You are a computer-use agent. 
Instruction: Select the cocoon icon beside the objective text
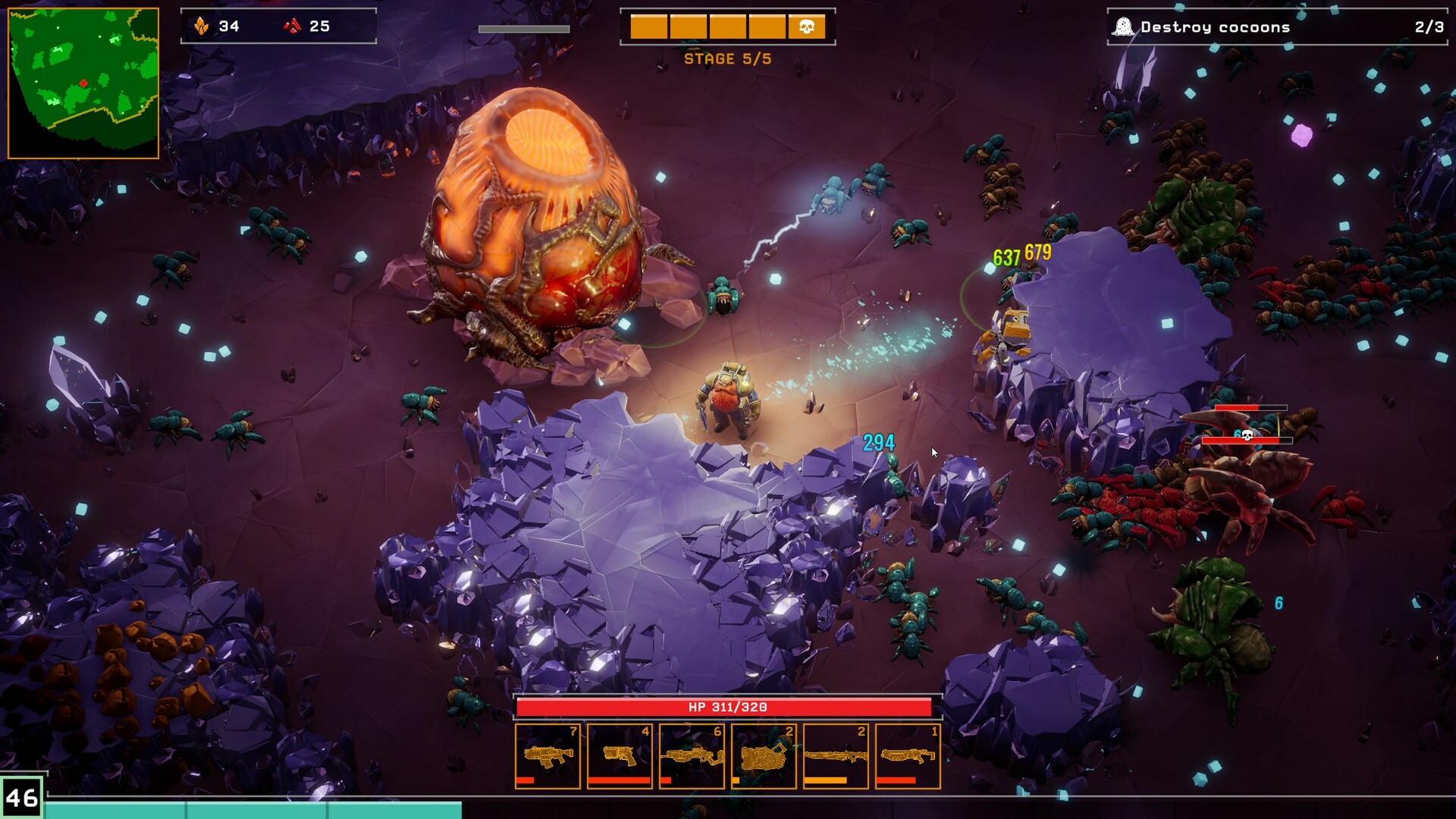click(x=1125, y=25)
